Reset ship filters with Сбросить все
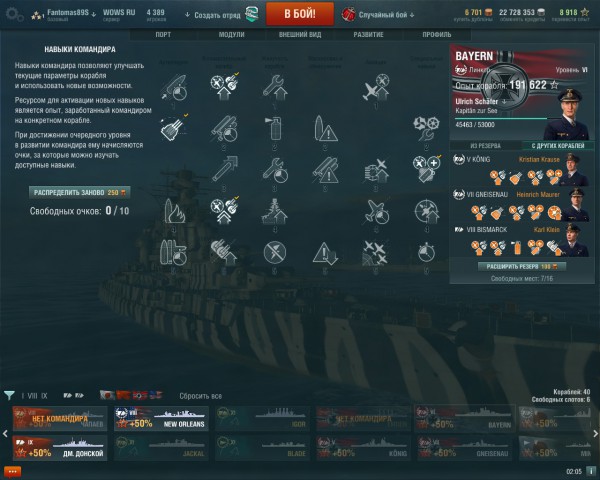Image resolution: width=600 pixels, height=480 pixels. tap(200, 396)
